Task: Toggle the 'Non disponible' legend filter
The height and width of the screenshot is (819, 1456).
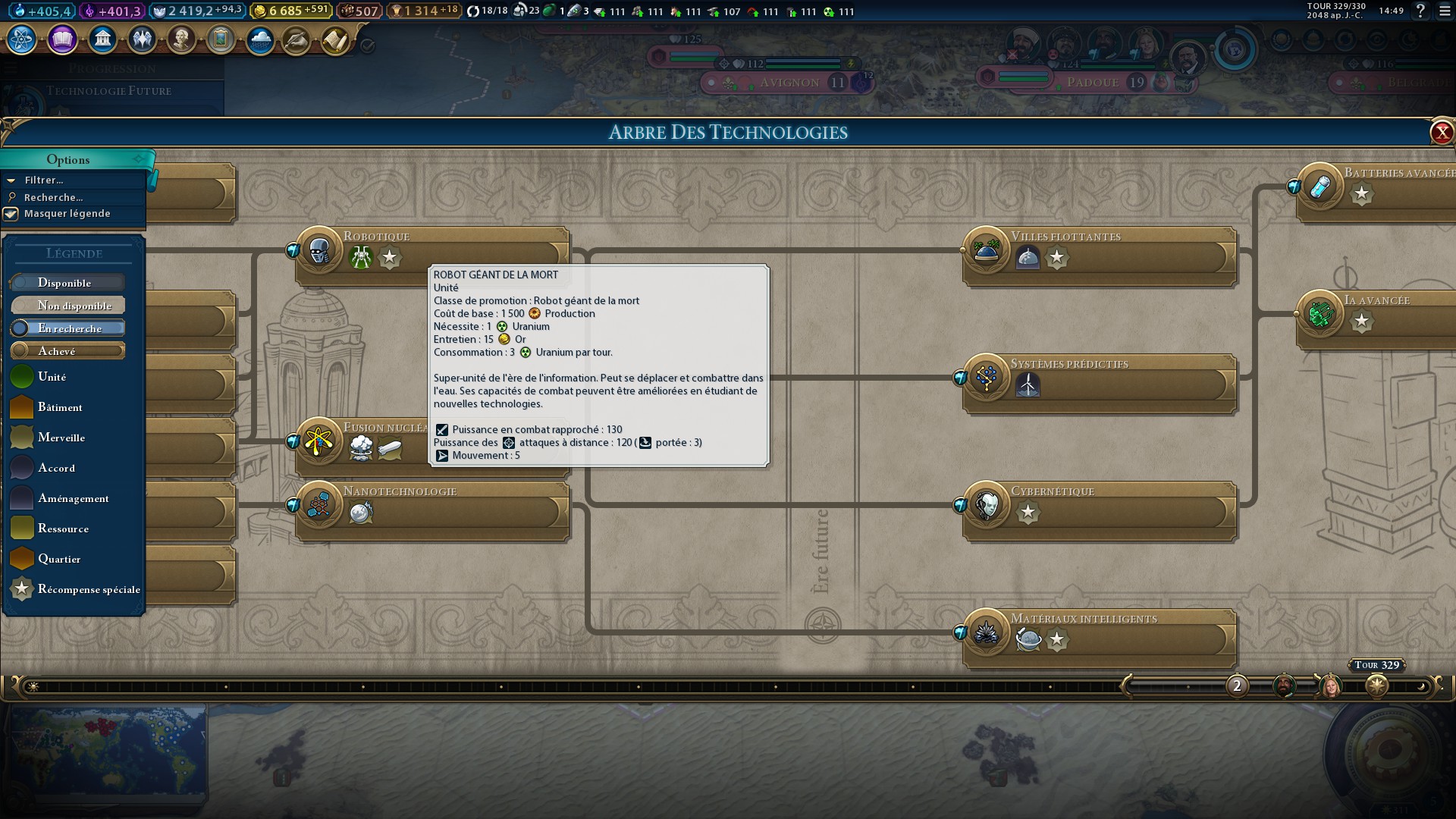Action: (x=67, y=305)
